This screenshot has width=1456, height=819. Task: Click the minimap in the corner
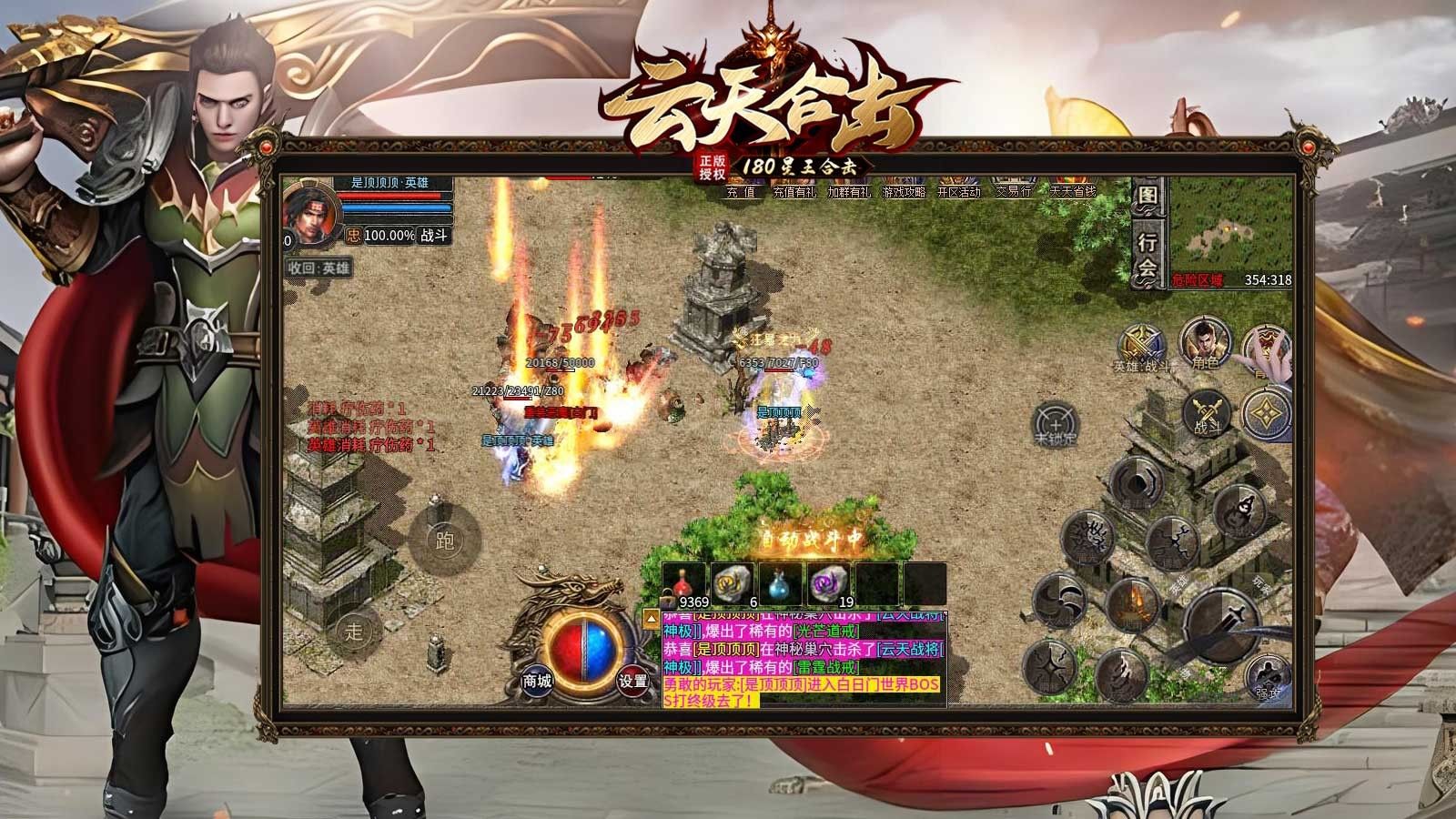tap(1229, 227)
